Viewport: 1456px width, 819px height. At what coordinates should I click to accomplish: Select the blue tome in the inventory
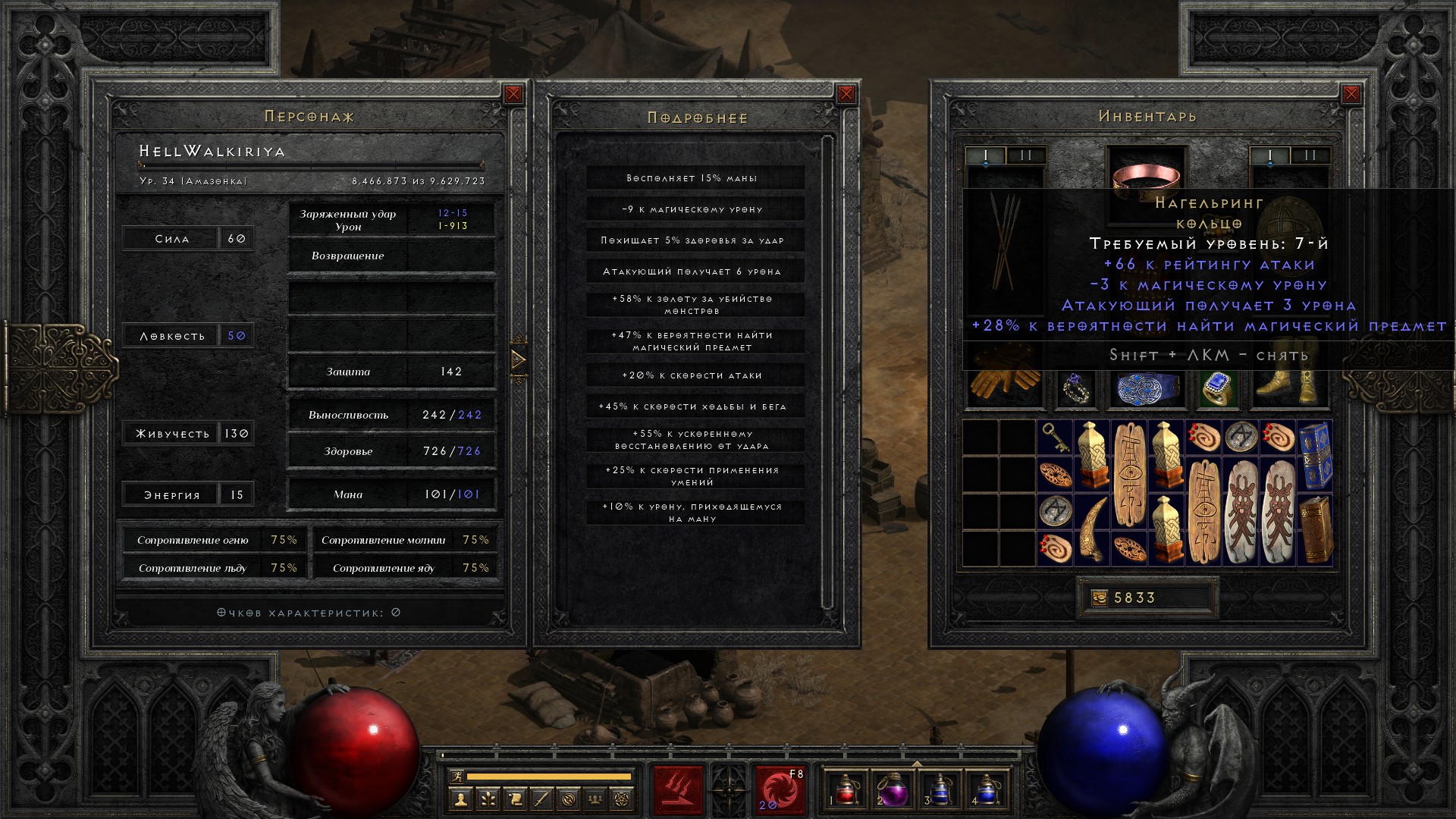coord(1315,457)
